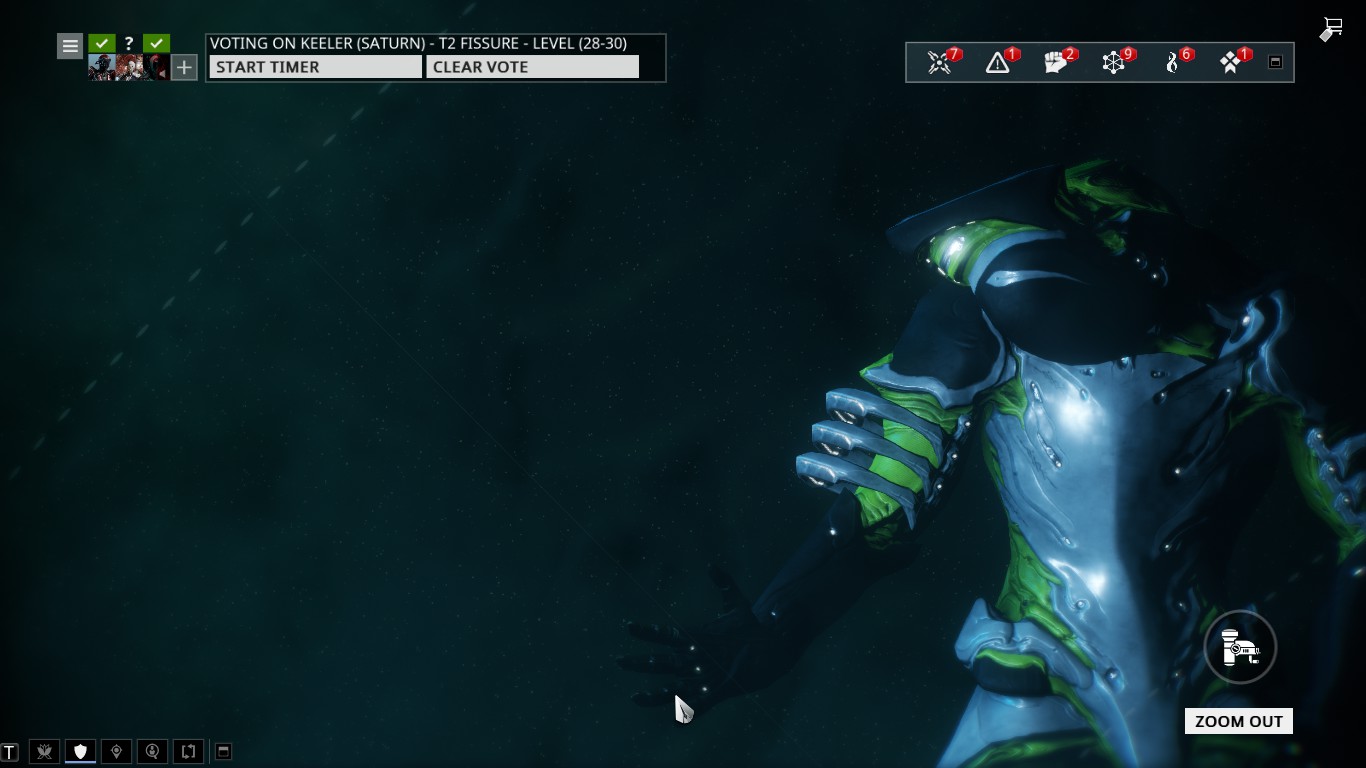Switch to the lotus chat tab
1366x768 pixels.
45,751
